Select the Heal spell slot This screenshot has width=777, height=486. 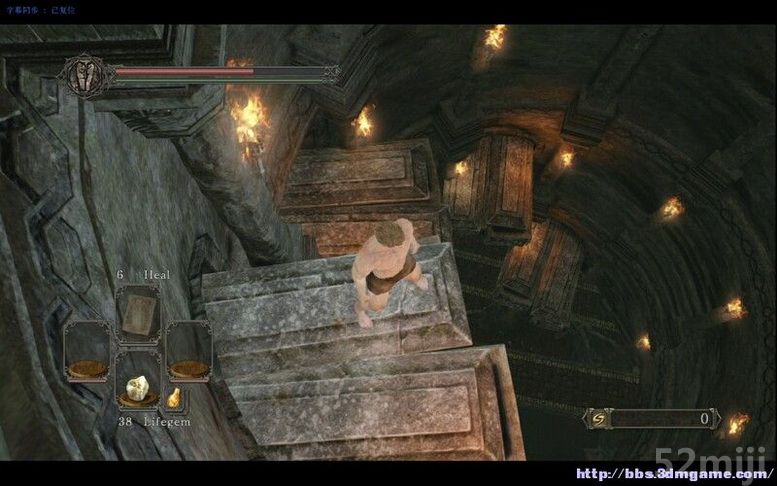coord(137,314)
